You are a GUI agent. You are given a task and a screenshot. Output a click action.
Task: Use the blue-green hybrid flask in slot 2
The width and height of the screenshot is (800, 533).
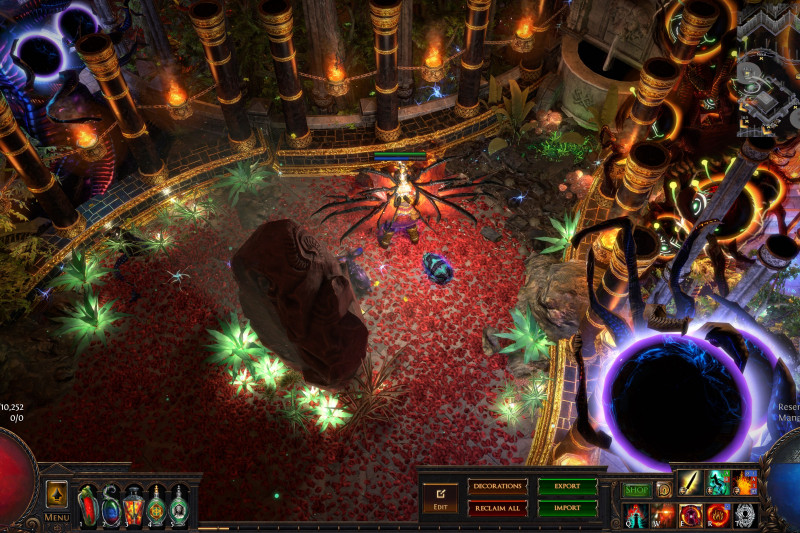(x=111, y=505)
